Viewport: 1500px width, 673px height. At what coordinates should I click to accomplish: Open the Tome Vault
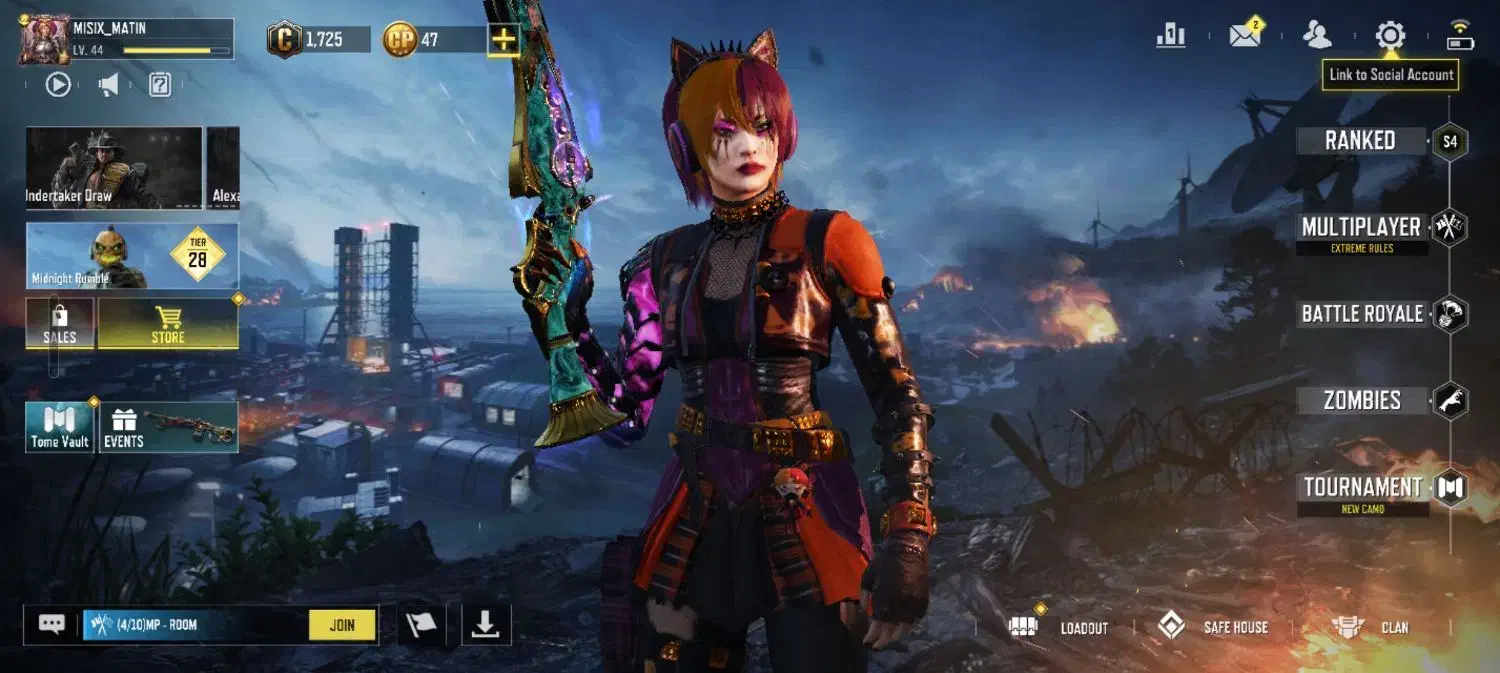(60, 427)
